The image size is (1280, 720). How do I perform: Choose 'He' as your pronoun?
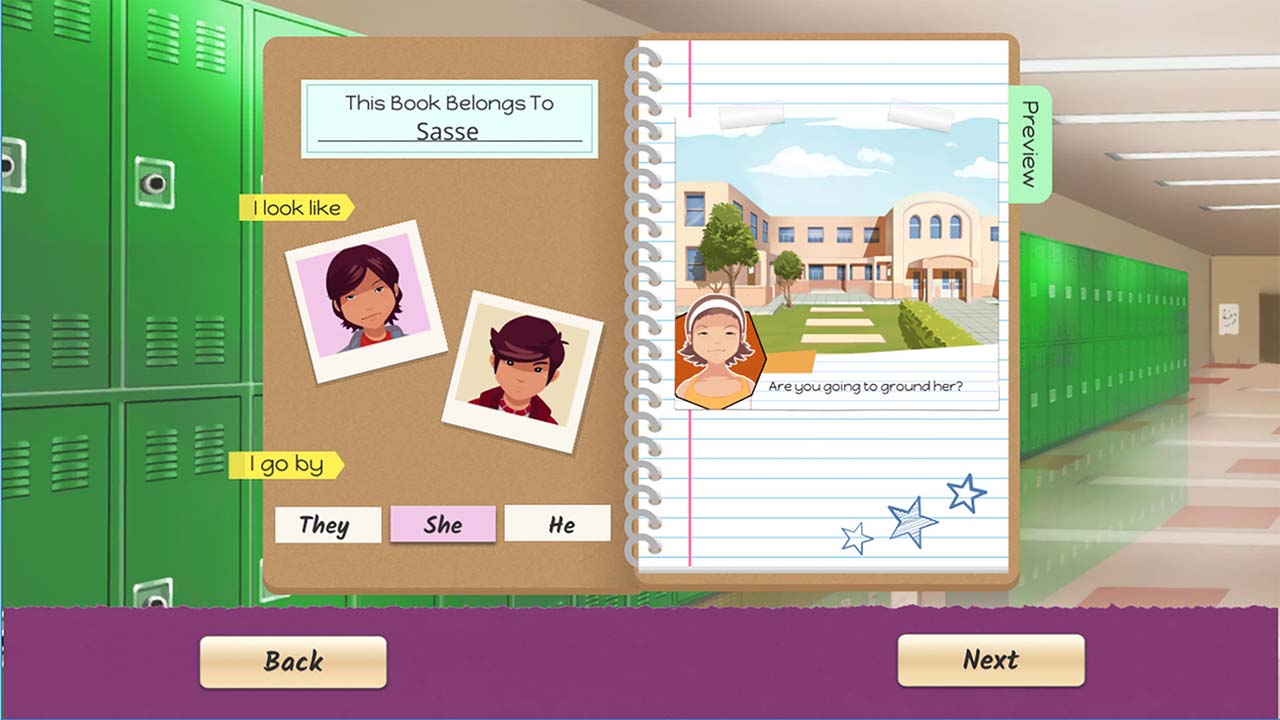pyautogui.click(x=558, y=523)
